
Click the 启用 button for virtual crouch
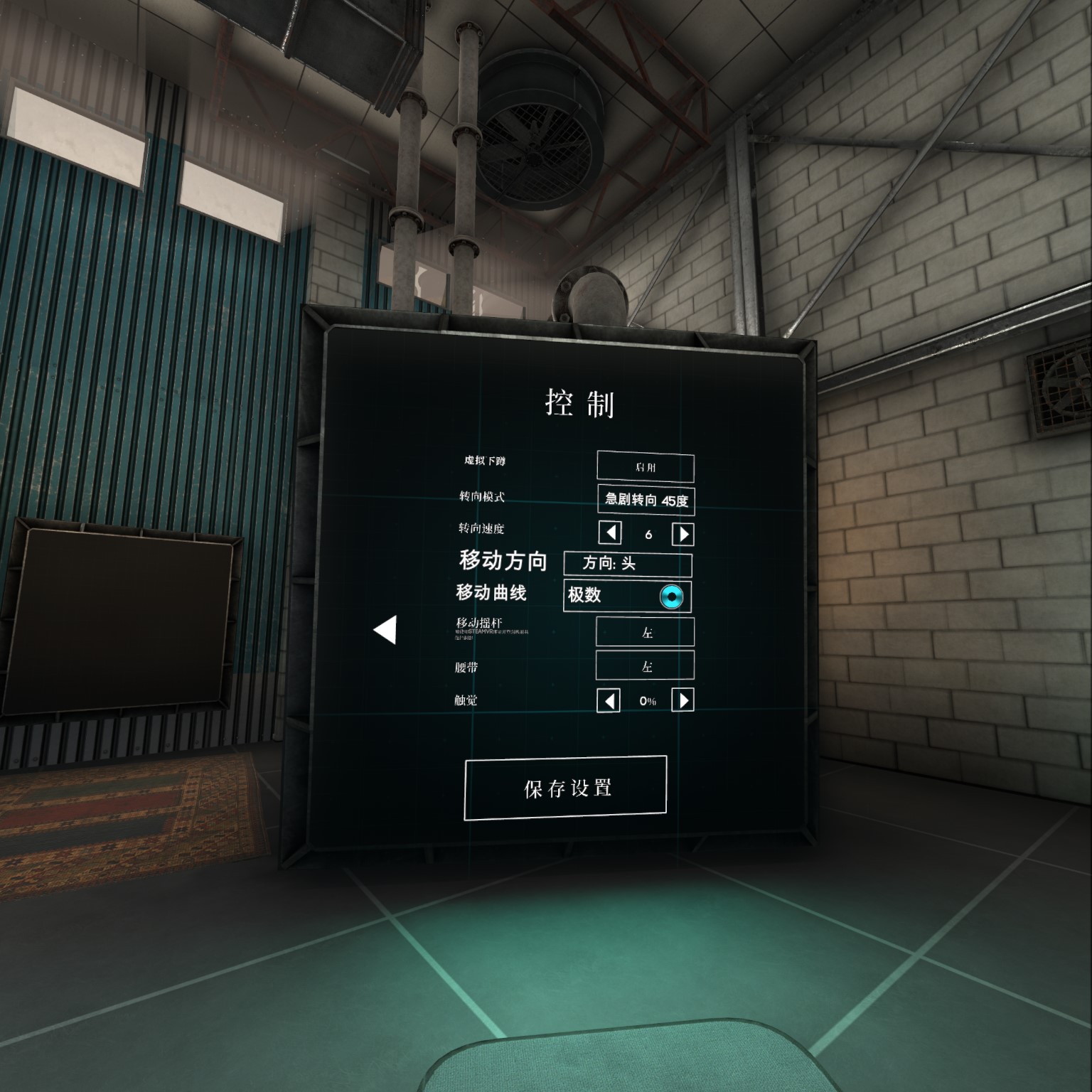pyautogui.click(x=646, y=466)
